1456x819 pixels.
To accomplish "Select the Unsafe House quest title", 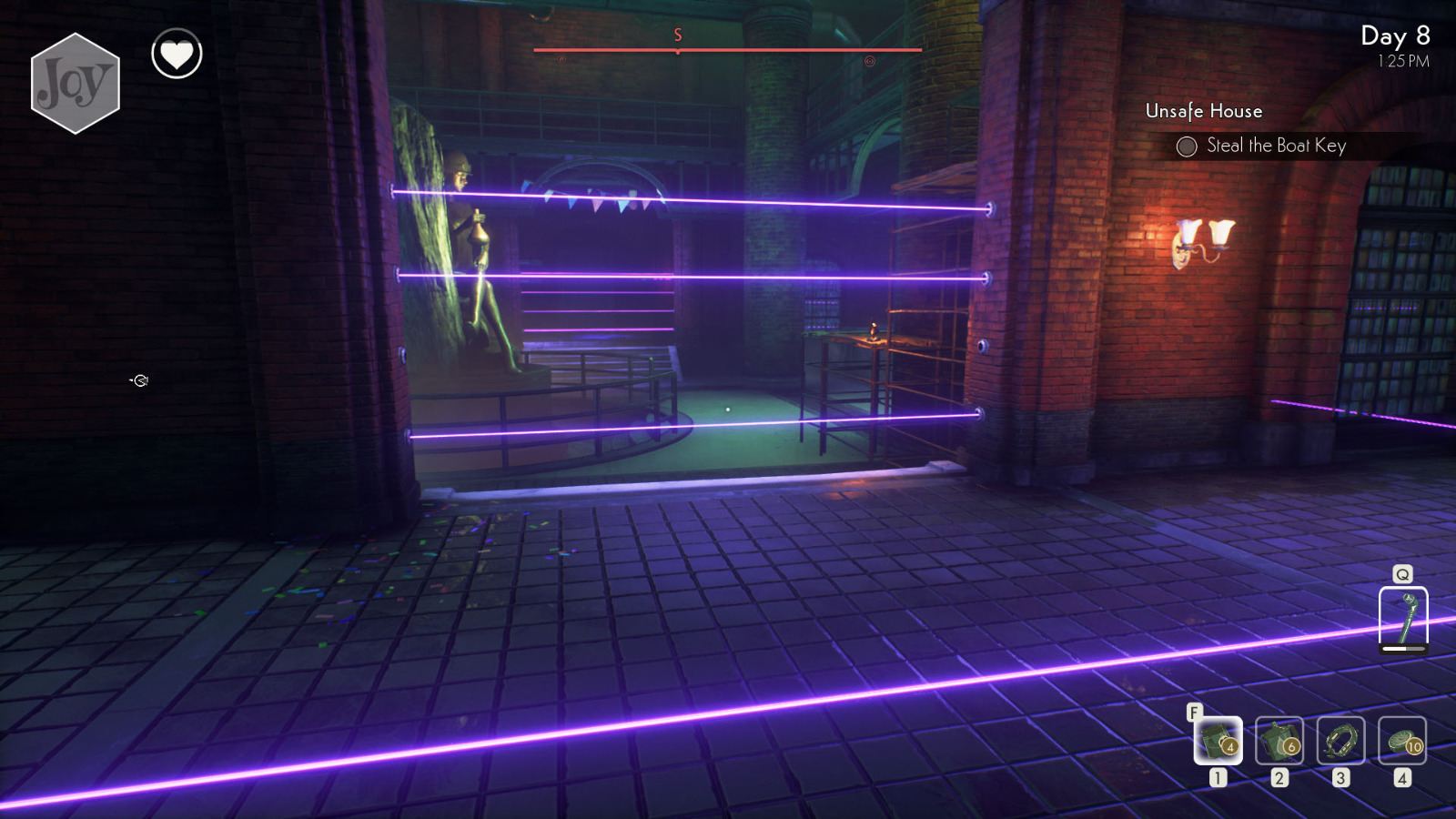I will pos(1204,111).
